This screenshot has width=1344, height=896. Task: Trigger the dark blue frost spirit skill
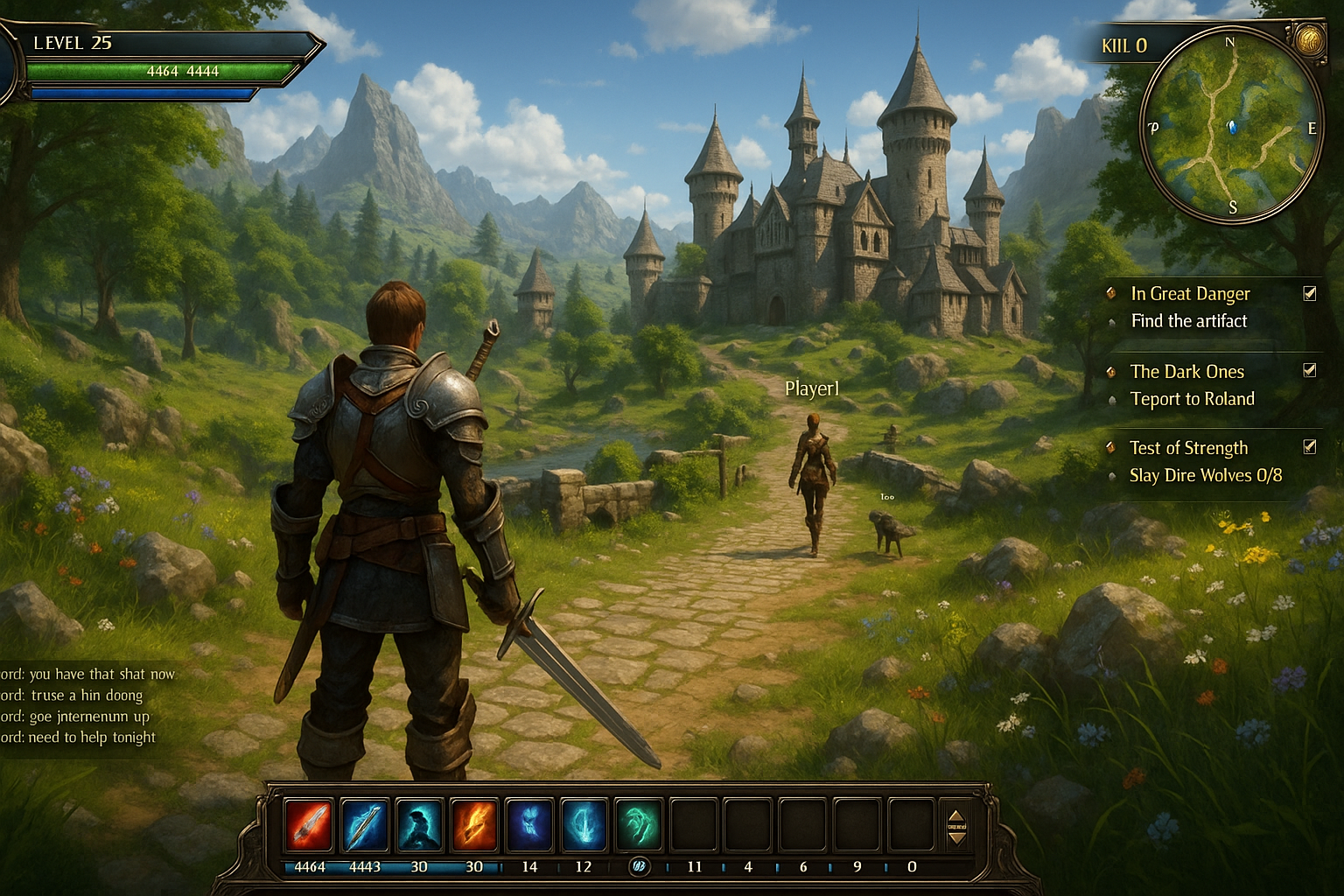(529, 824)
